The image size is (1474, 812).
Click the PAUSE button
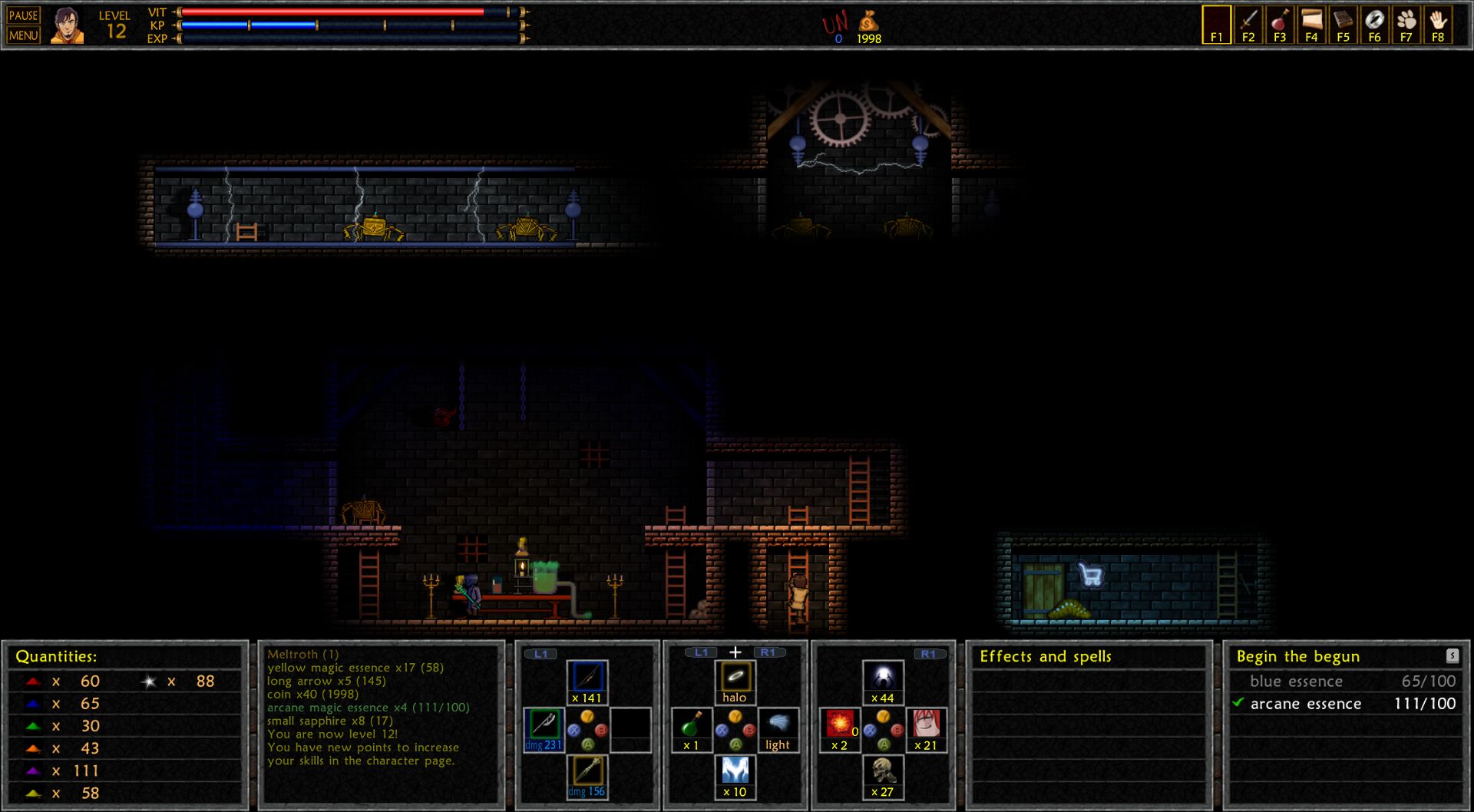(23, 15)
